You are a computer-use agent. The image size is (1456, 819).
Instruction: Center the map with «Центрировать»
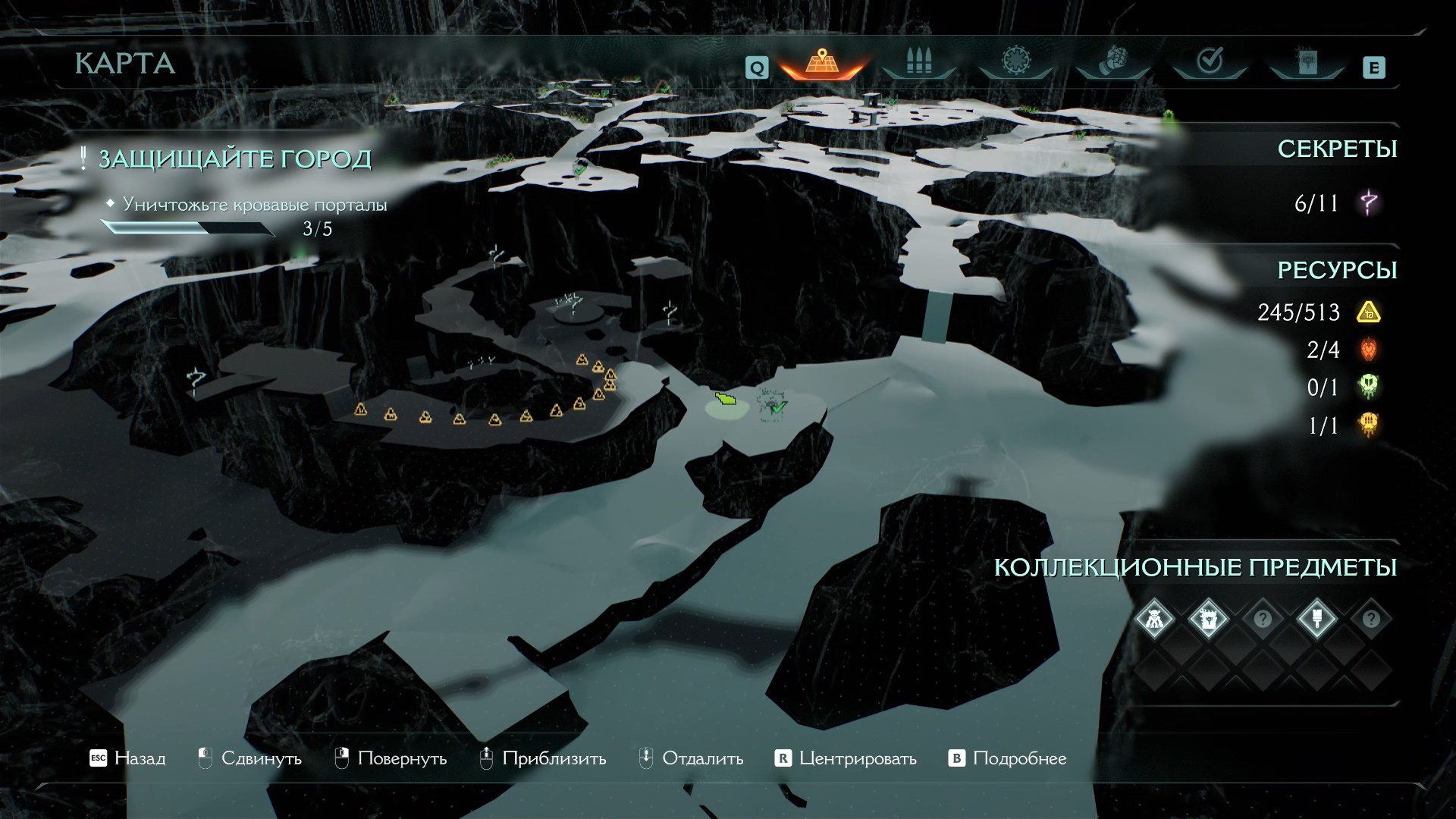pyautogui.click(x=846, y=758)
